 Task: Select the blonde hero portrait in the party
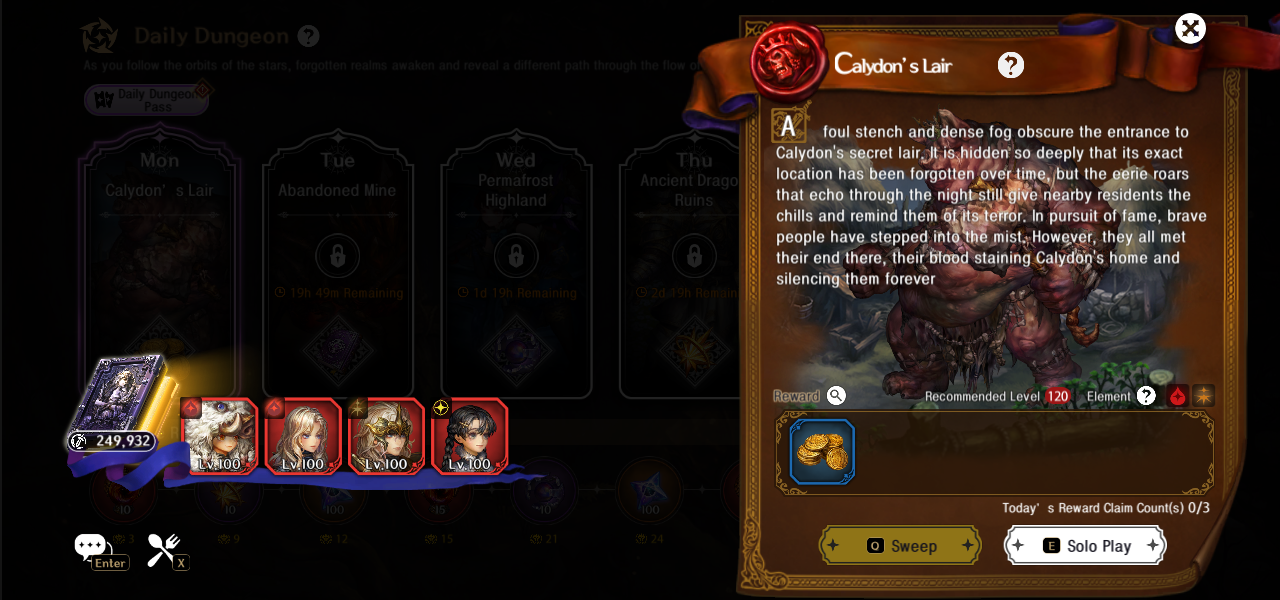click(x=303, y=436)
